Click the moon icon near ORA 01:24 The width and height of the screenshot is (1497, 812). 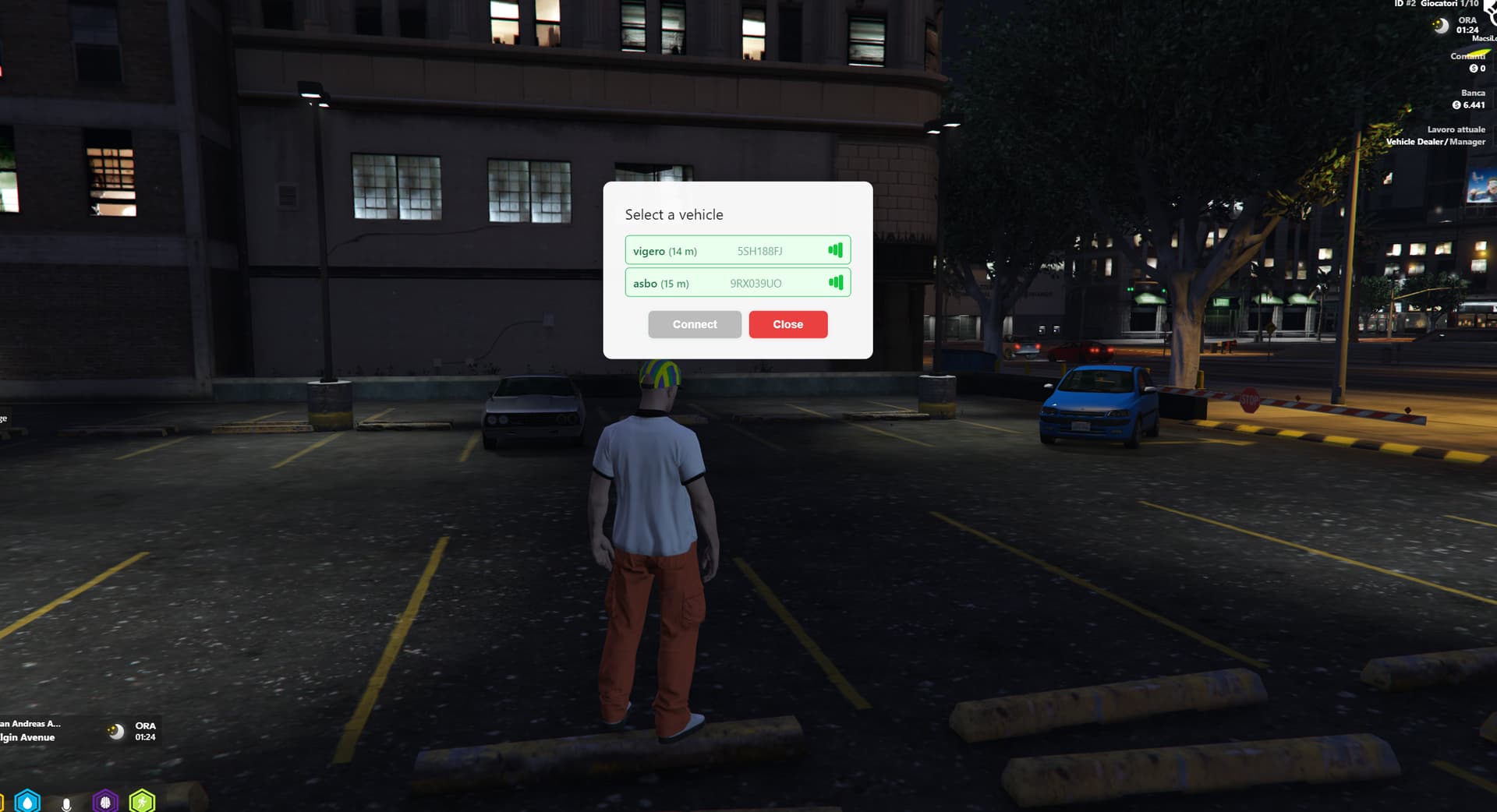(1440, 26)
